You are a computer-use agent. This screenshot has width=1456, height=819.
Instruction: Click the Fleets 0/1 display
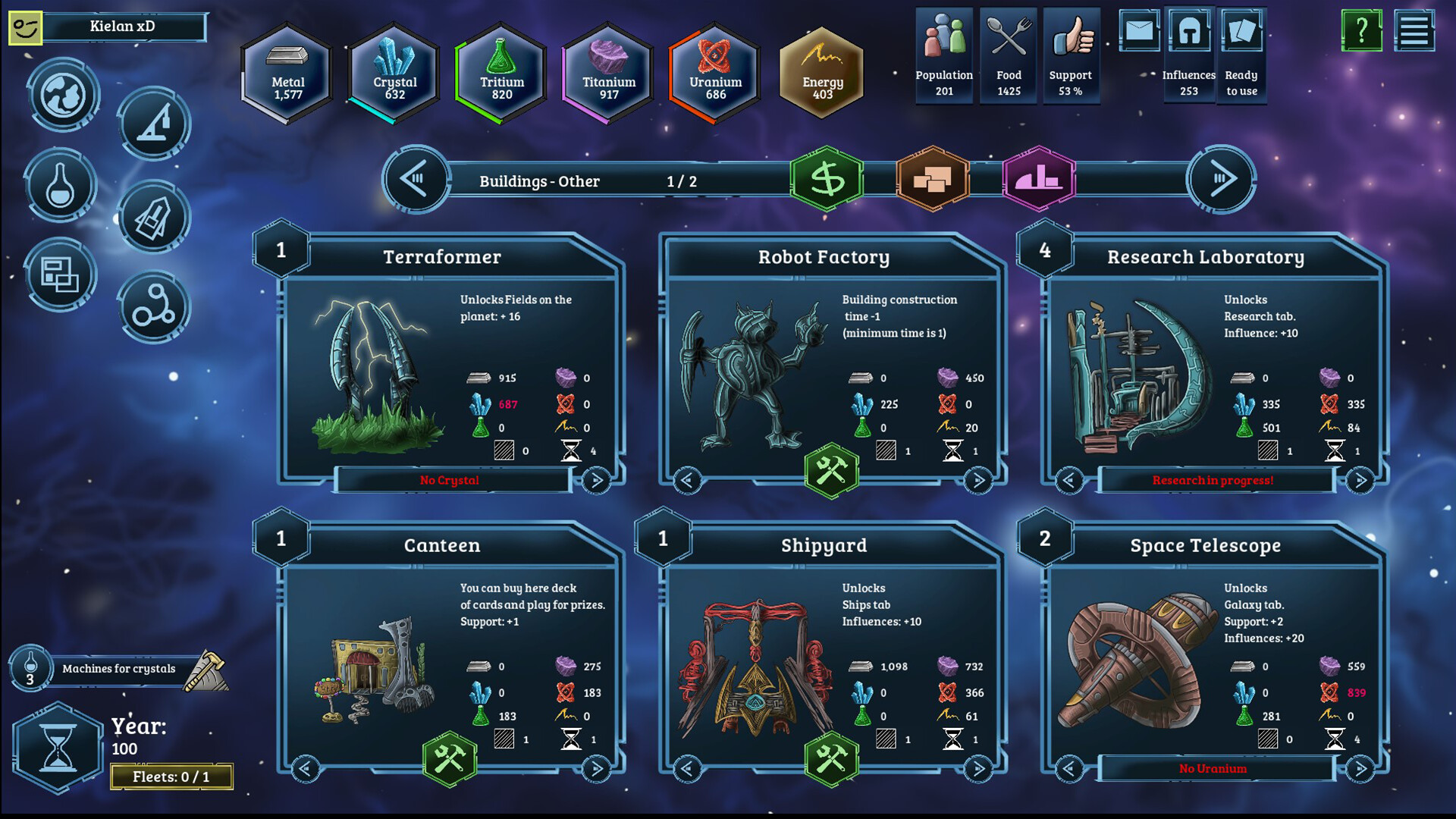click(171, 776)
